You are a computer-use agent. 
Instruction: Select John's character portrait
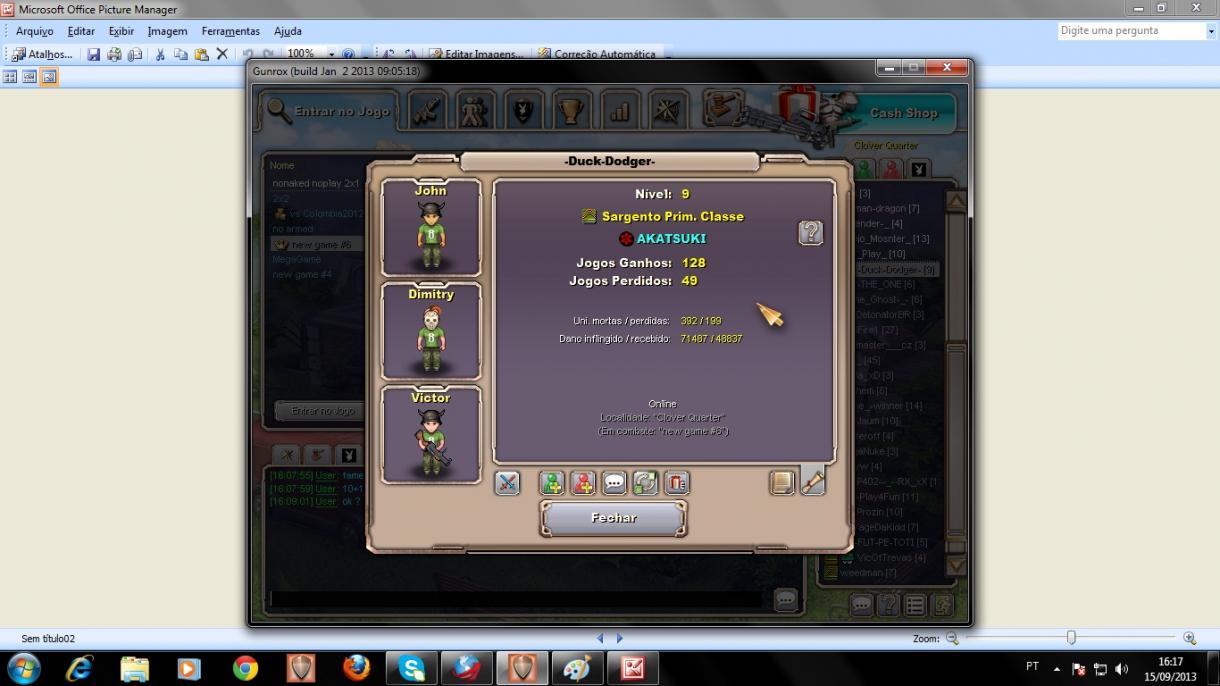pyautogui.click(x=431, y=228)
